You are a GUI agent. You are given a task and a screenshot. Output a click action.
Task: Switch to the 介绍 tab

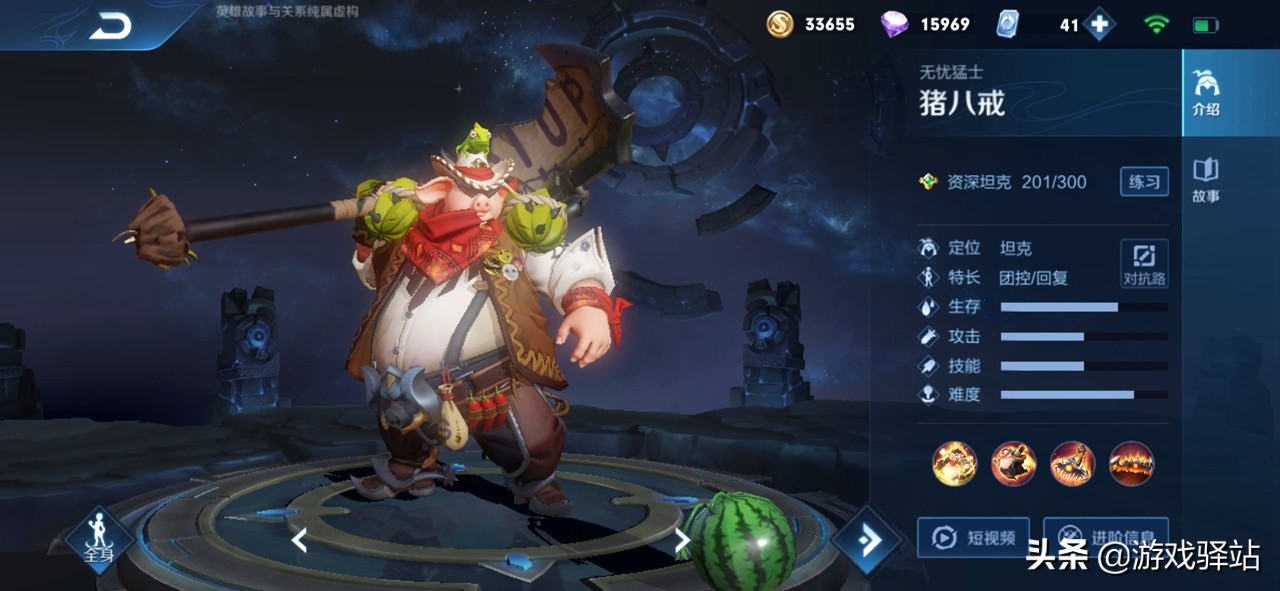(1206, 94)
